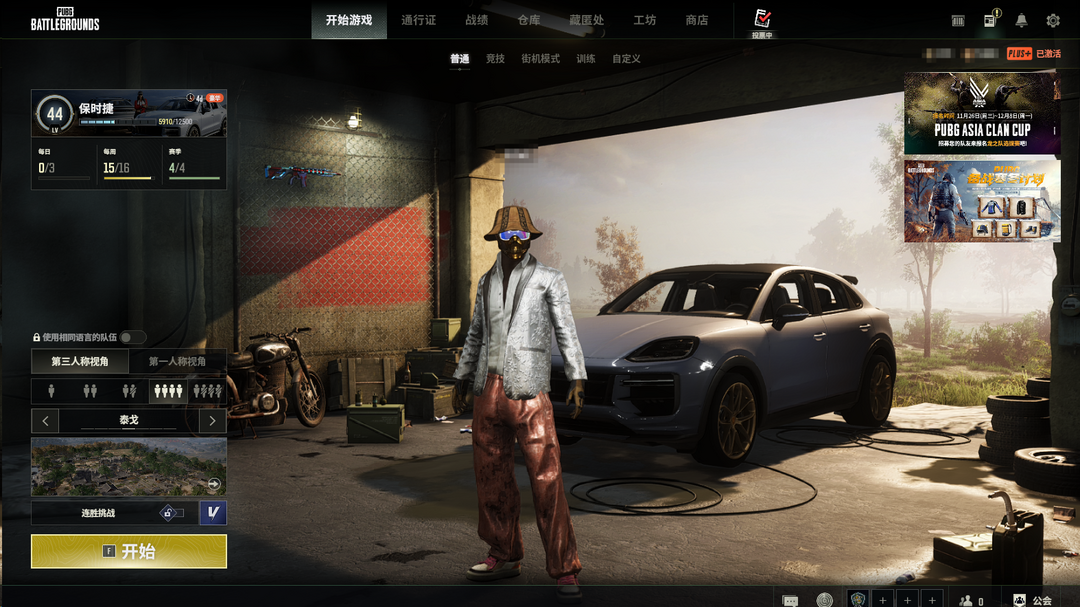The height and width of the screenshot is (607, 1080).
Task: Switch to 训练 training mode
Action: point(585,59)
